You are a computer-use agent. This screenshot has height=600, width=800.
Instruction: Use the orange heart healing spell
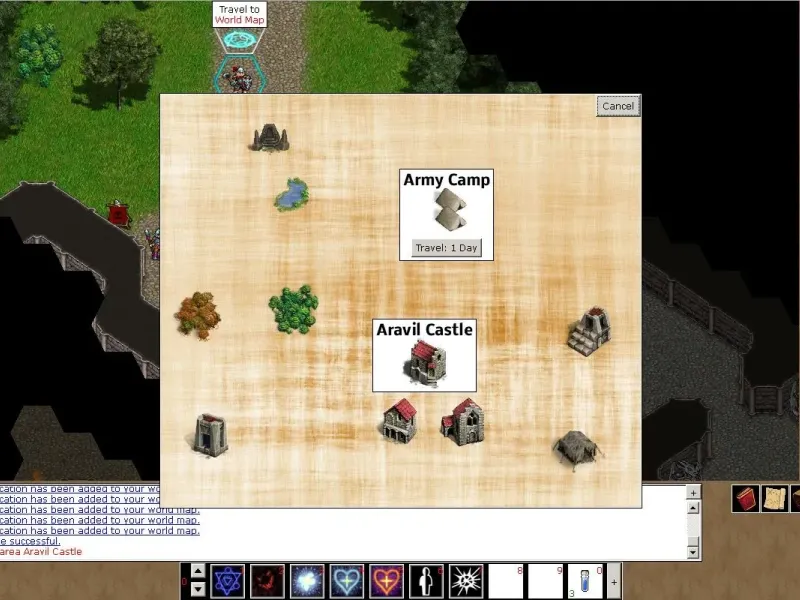click(386, 581)
